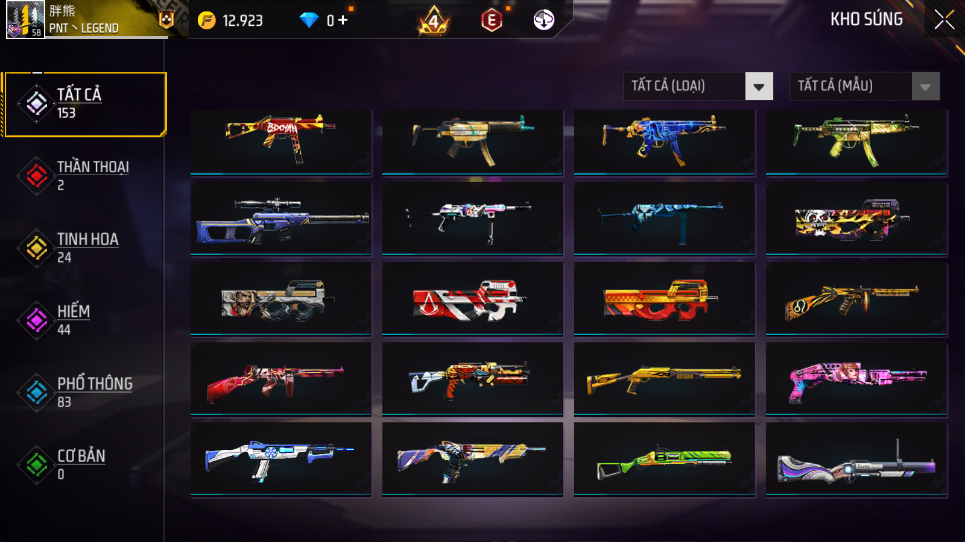This screenshot has height=542, width=965.
Task: Open the gold coin balance
Action: pos(232,20)
